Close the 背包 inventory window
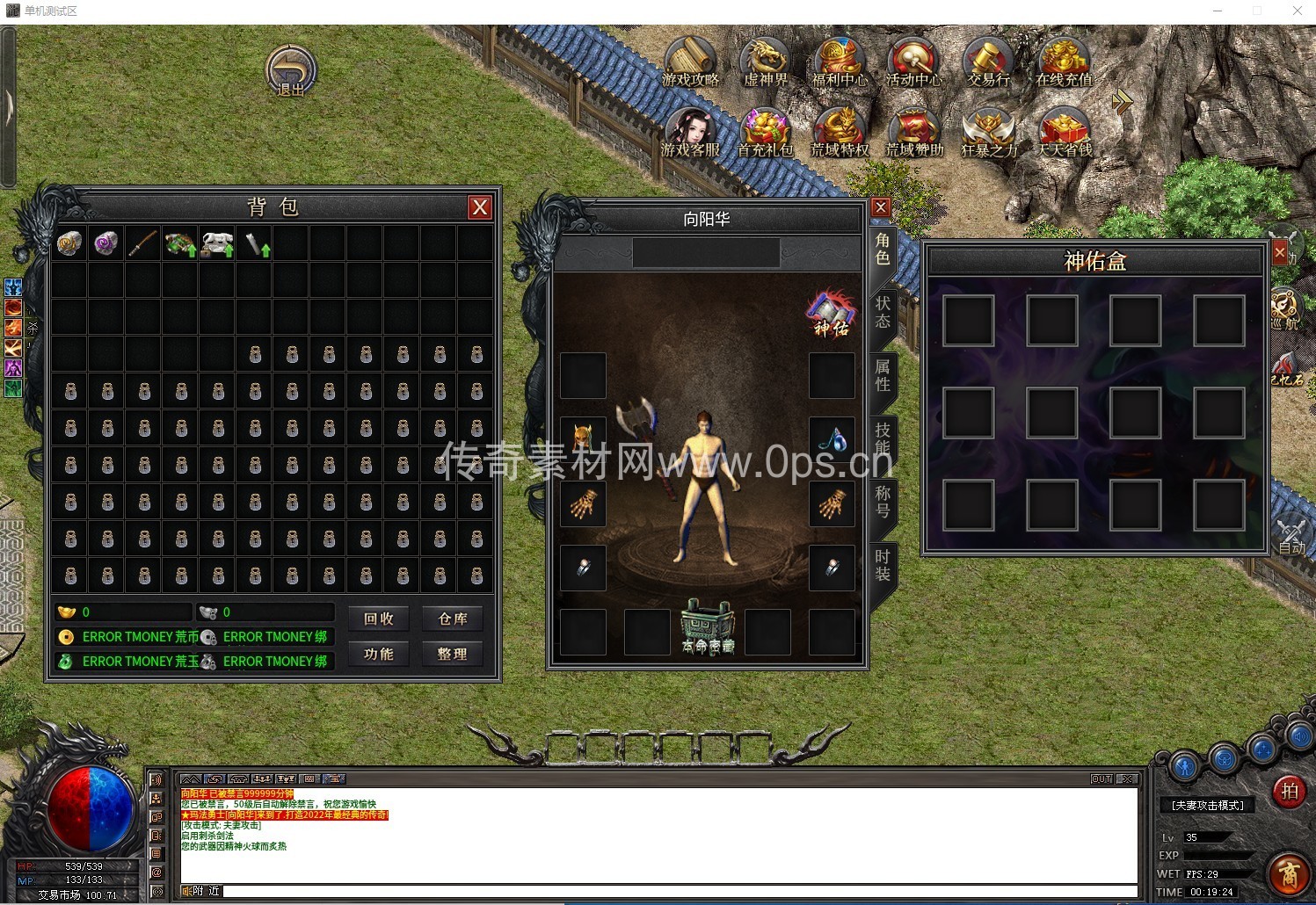The height and width of the screenshot is (905, 1316). click(479, 207)
